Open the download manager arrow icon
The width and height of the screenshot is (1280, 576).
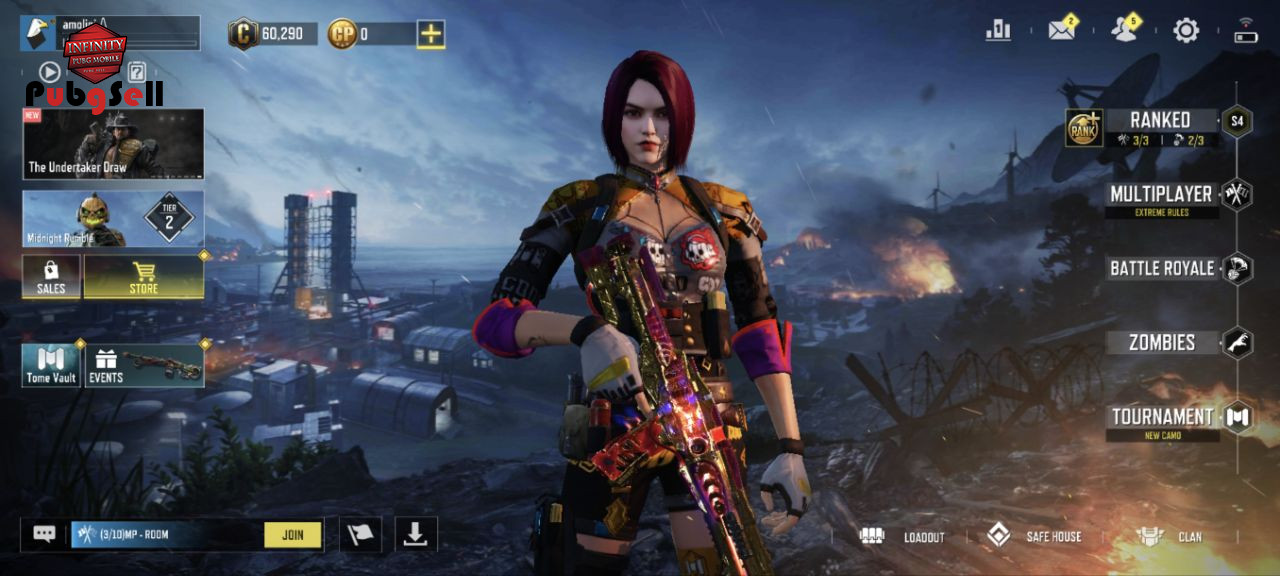pyautogui.click(x=415, y=535)
